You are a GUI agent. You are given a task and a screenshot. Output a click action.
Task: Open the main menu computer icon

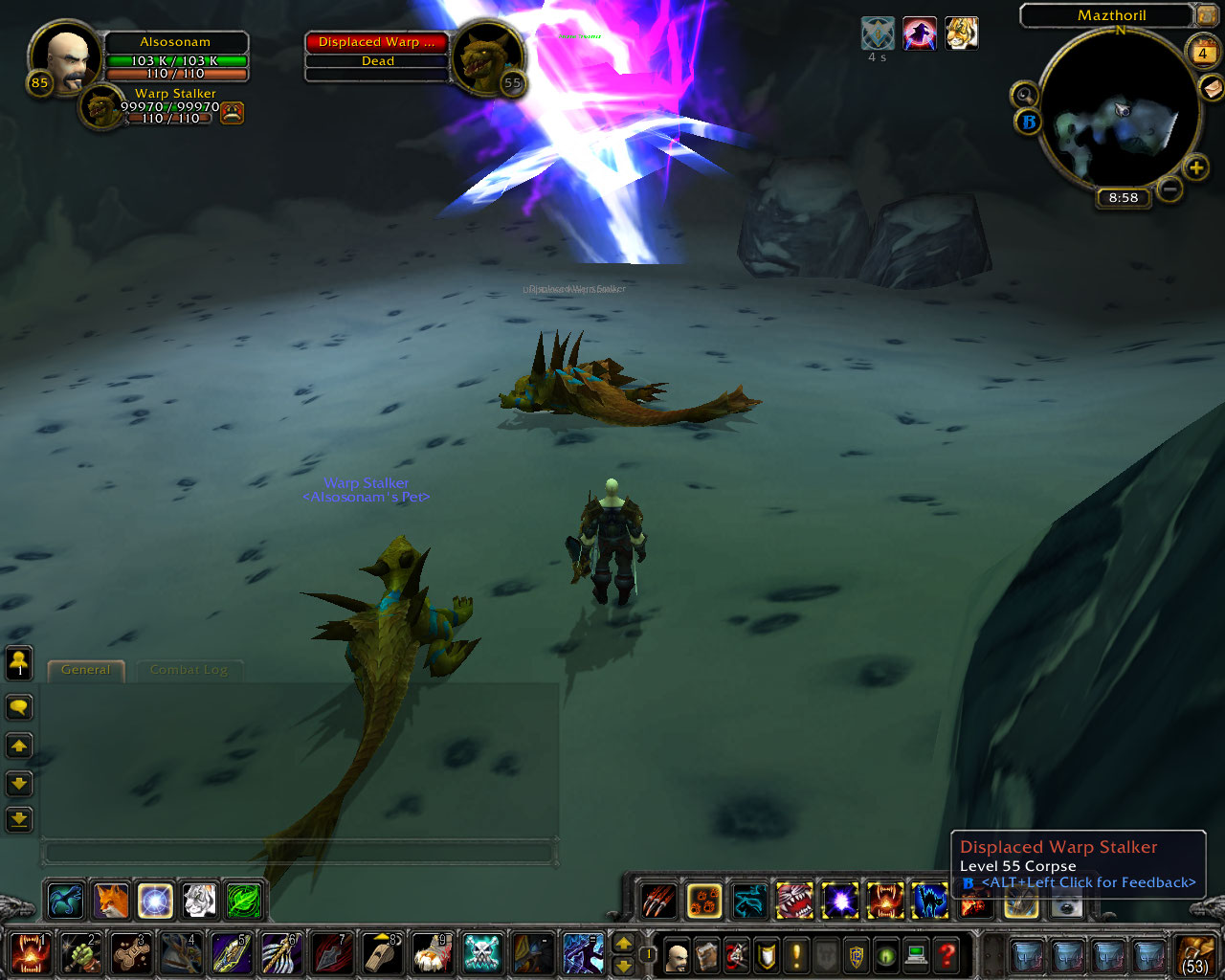pyautogui.click(x=915, y=955)
